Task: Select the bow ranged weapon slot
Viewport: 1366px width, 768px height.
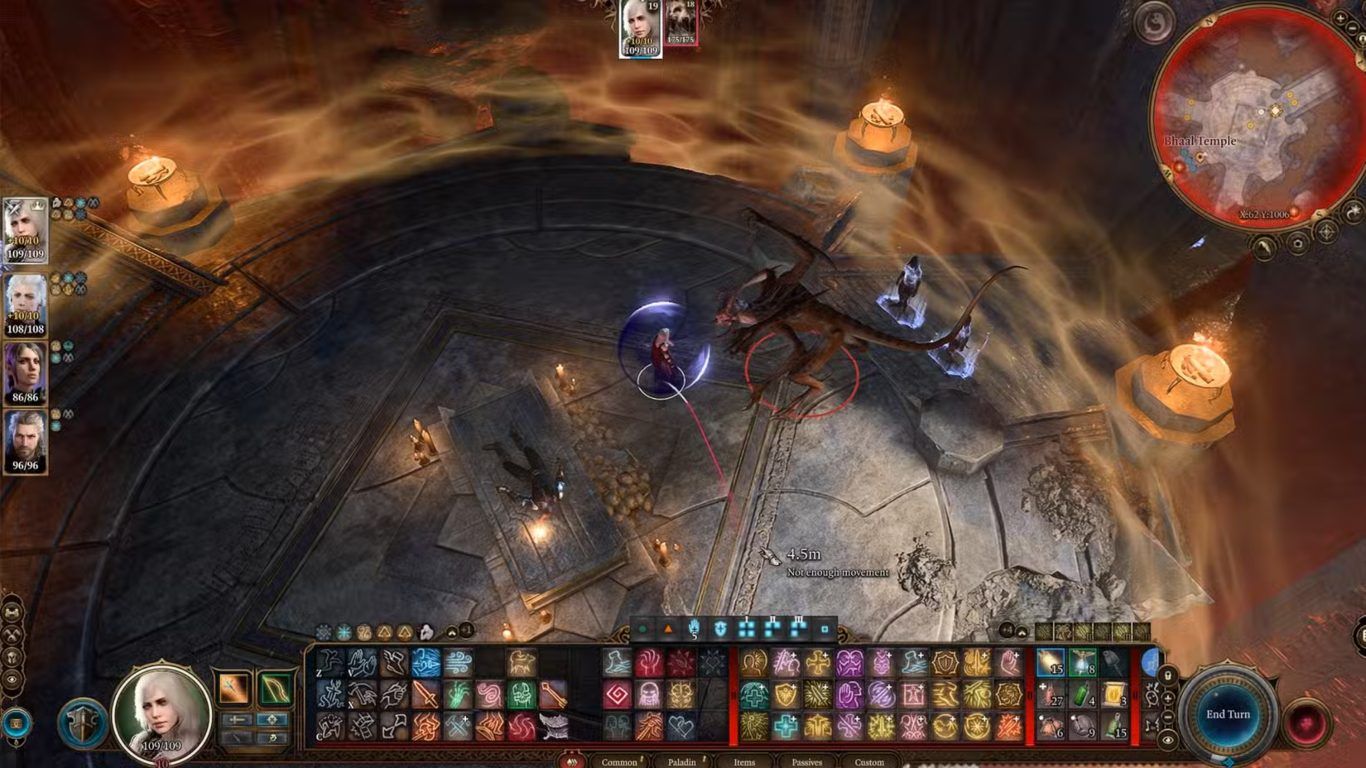Action: tap(274, 687)
